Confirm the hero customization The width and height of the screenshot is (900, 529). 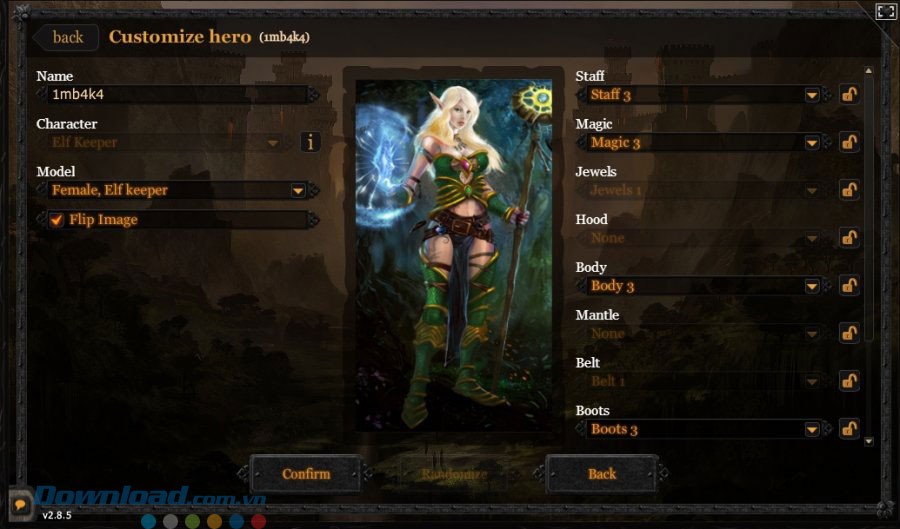pos(305,473)
